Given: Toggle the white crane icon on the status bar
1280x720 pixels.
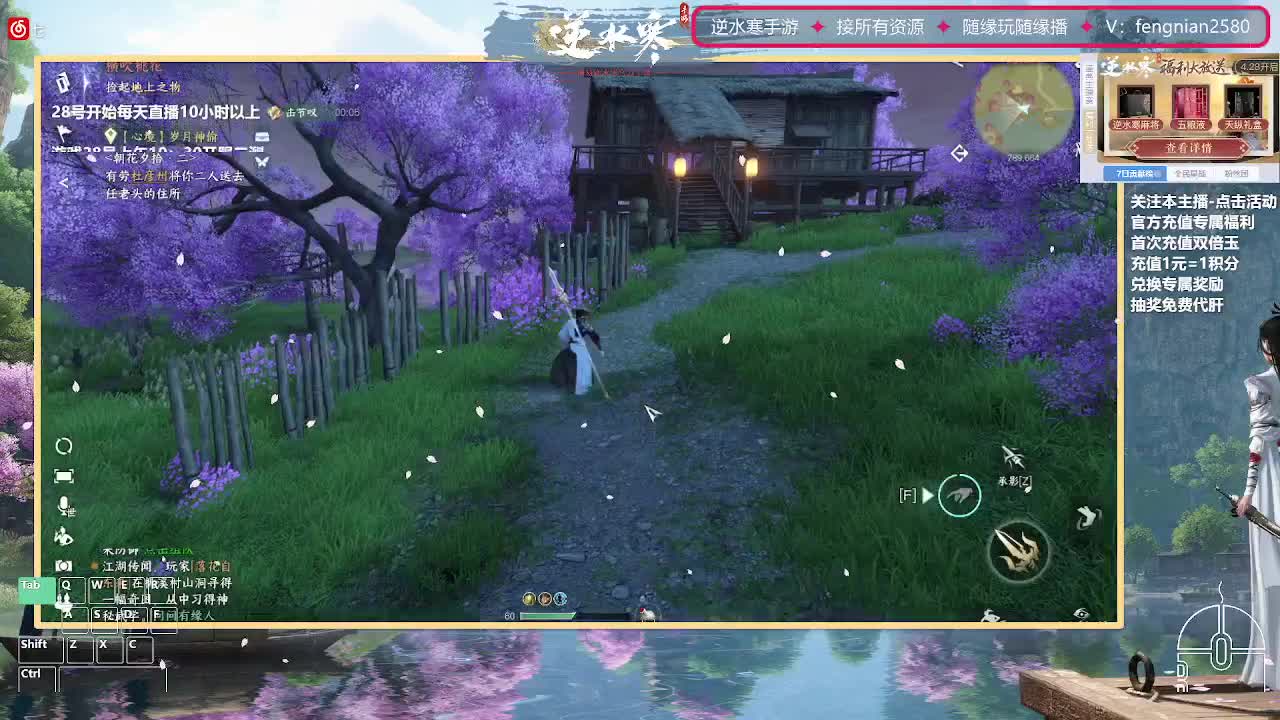Looking at the screenshot, I should [647, 614].
